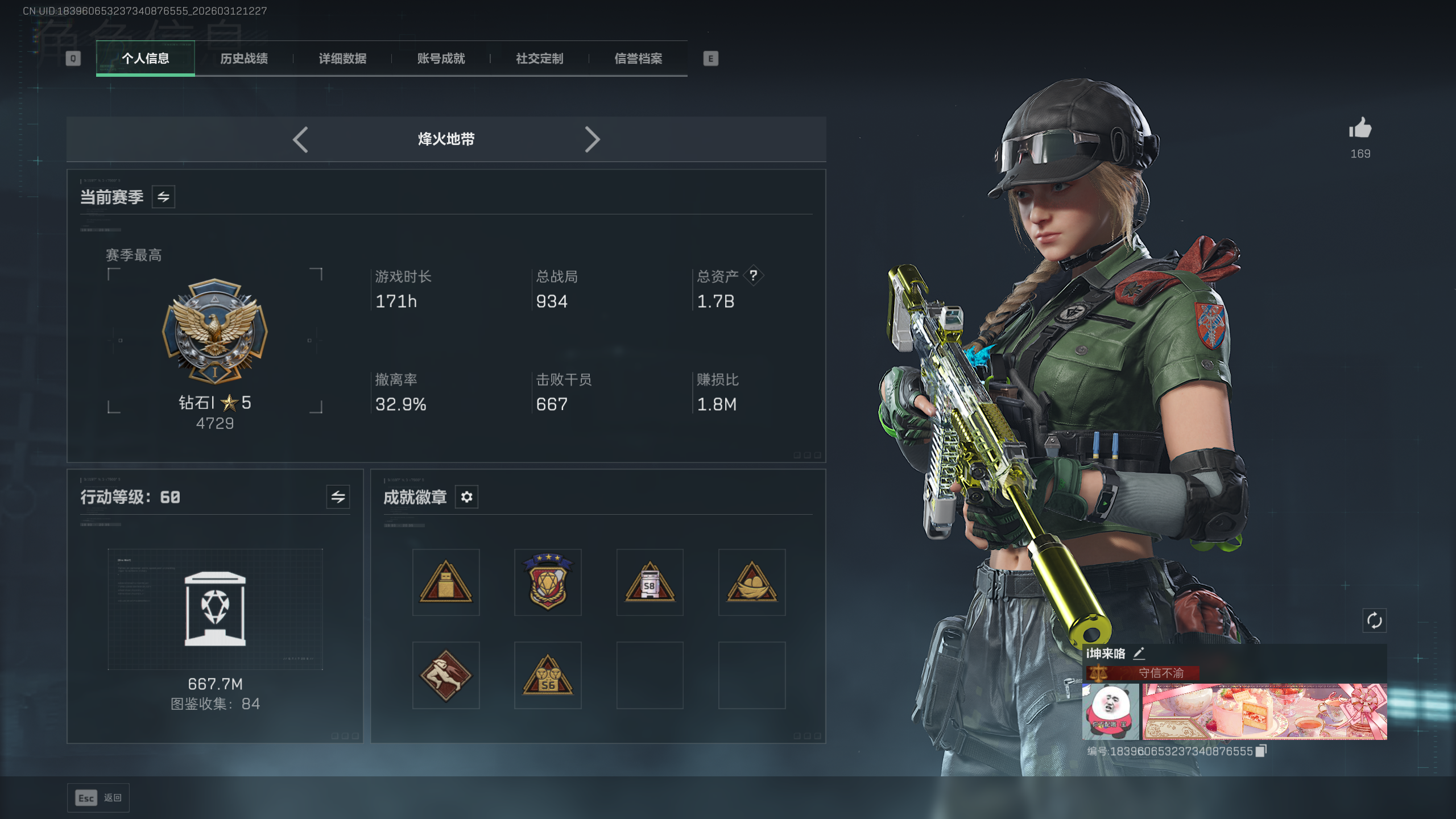The width and height of the screenshot is (1456, 819).
Task: Open the 详细数据 tab
Action: pyautogui.click(x=342, y=59)
